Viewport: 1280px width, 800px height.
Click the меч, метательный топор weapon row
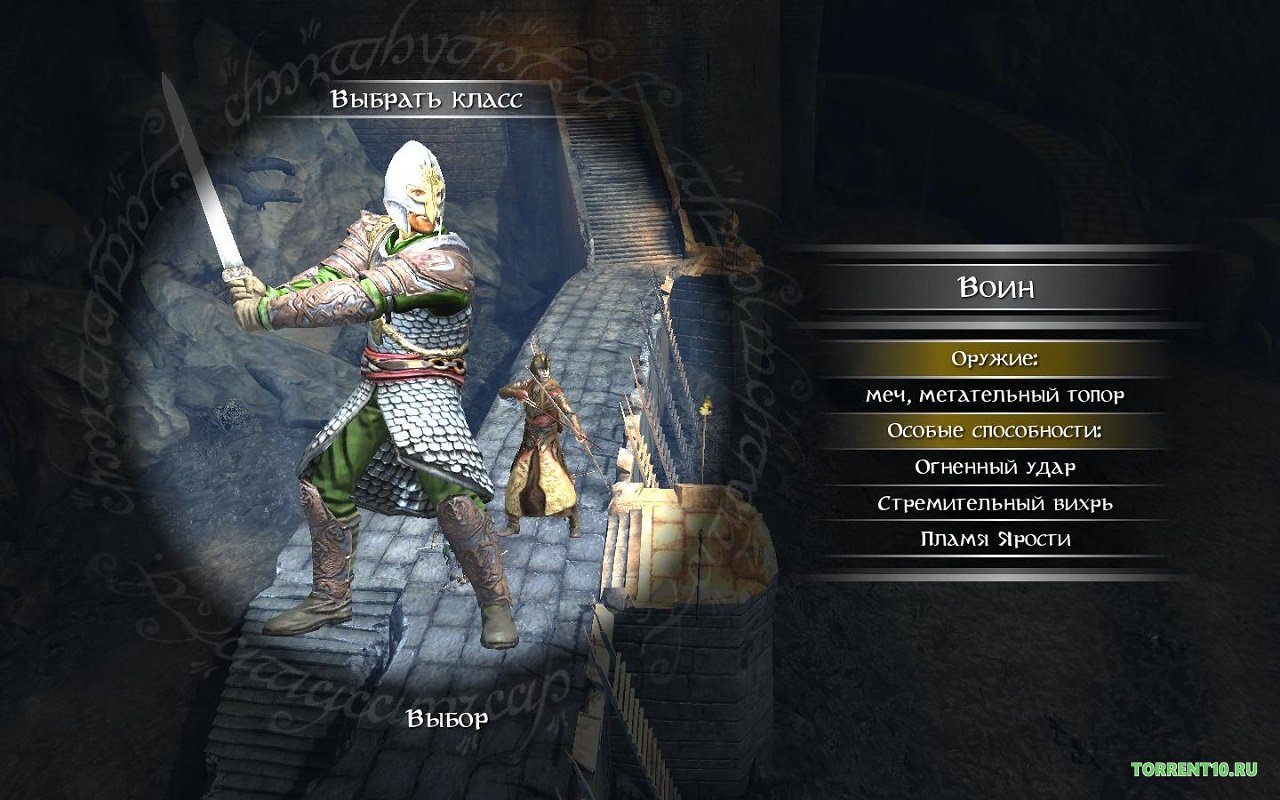point(995,395)
